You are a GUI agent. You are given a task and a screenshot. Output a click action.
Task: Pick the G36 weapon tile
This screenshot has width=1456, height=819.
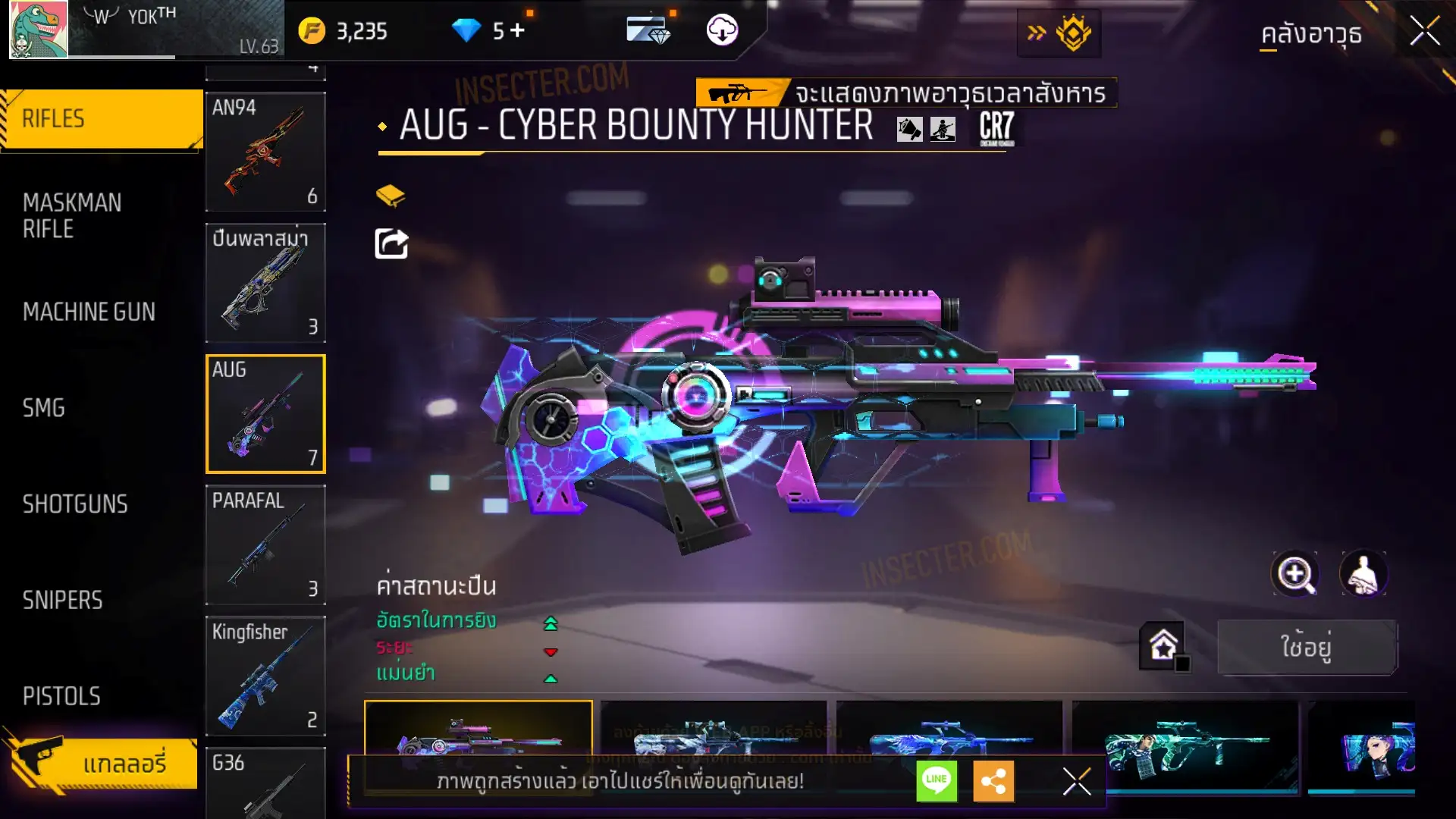pyautogui.click(x=265, y=783)
